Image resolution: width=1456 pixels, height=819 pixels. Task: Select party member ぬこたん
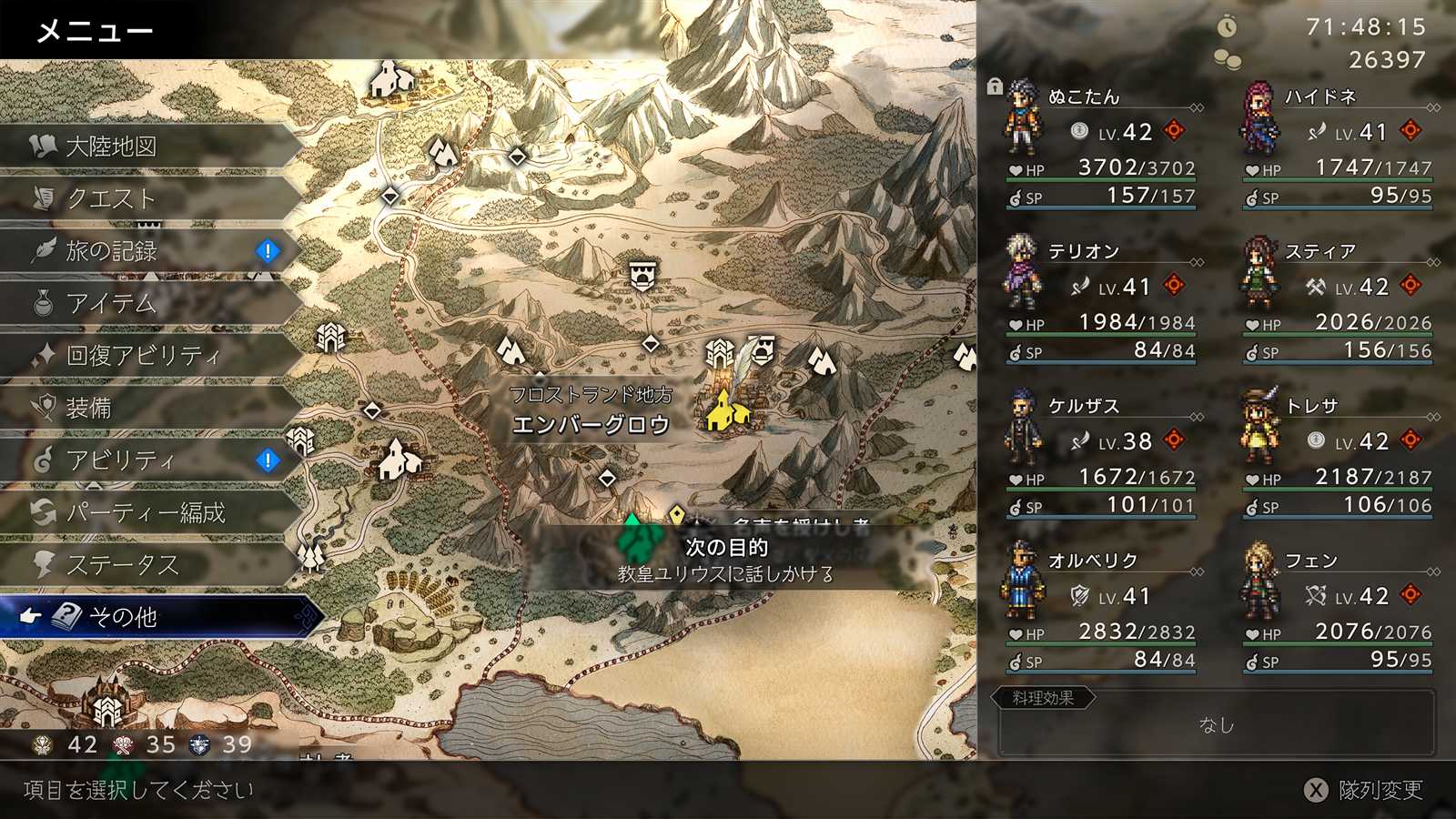pyautogui.click(x=1101, y=146)
